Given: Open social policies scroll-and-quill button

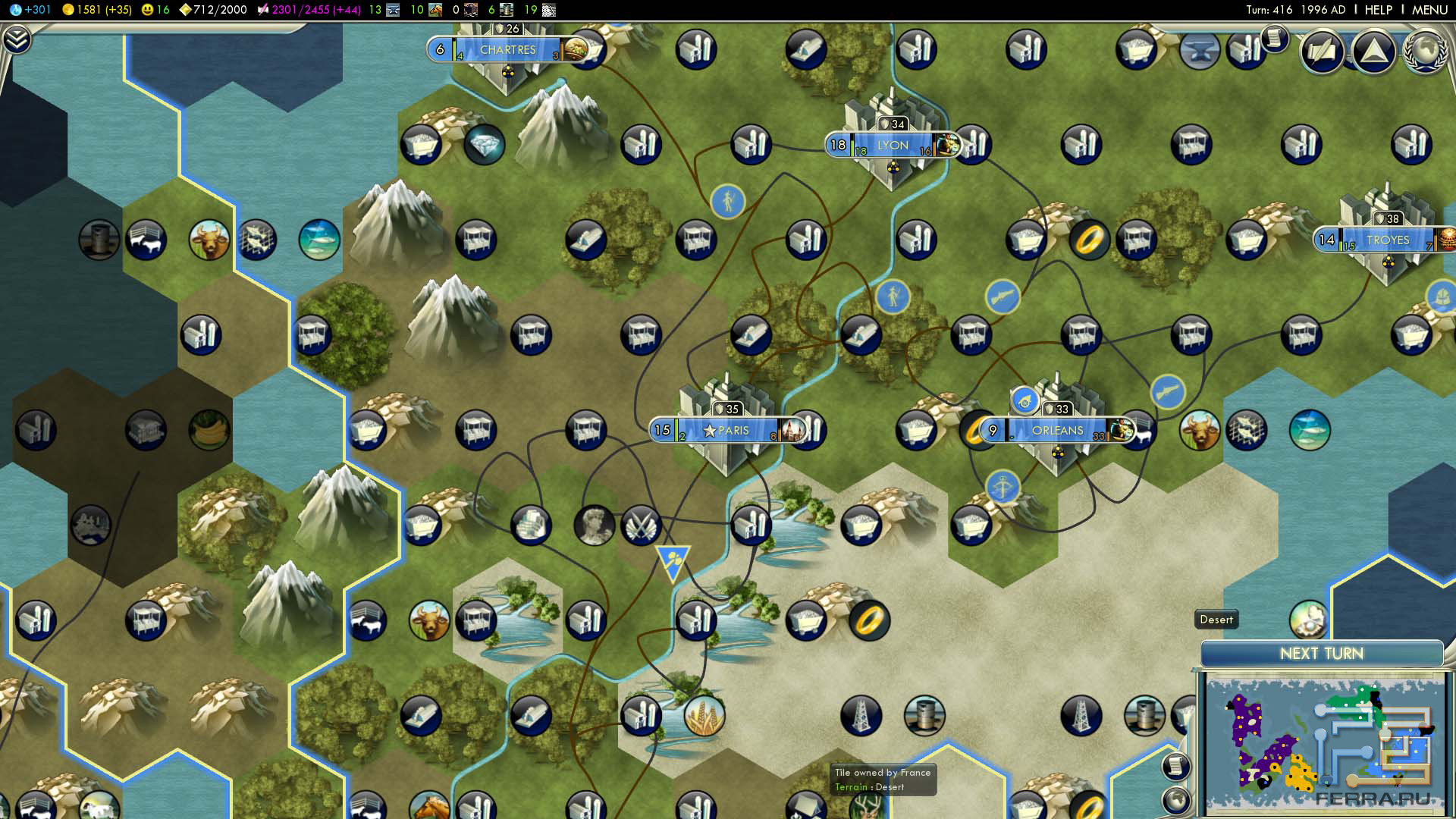Looking at the screenshot, I should coord(1322,52).
